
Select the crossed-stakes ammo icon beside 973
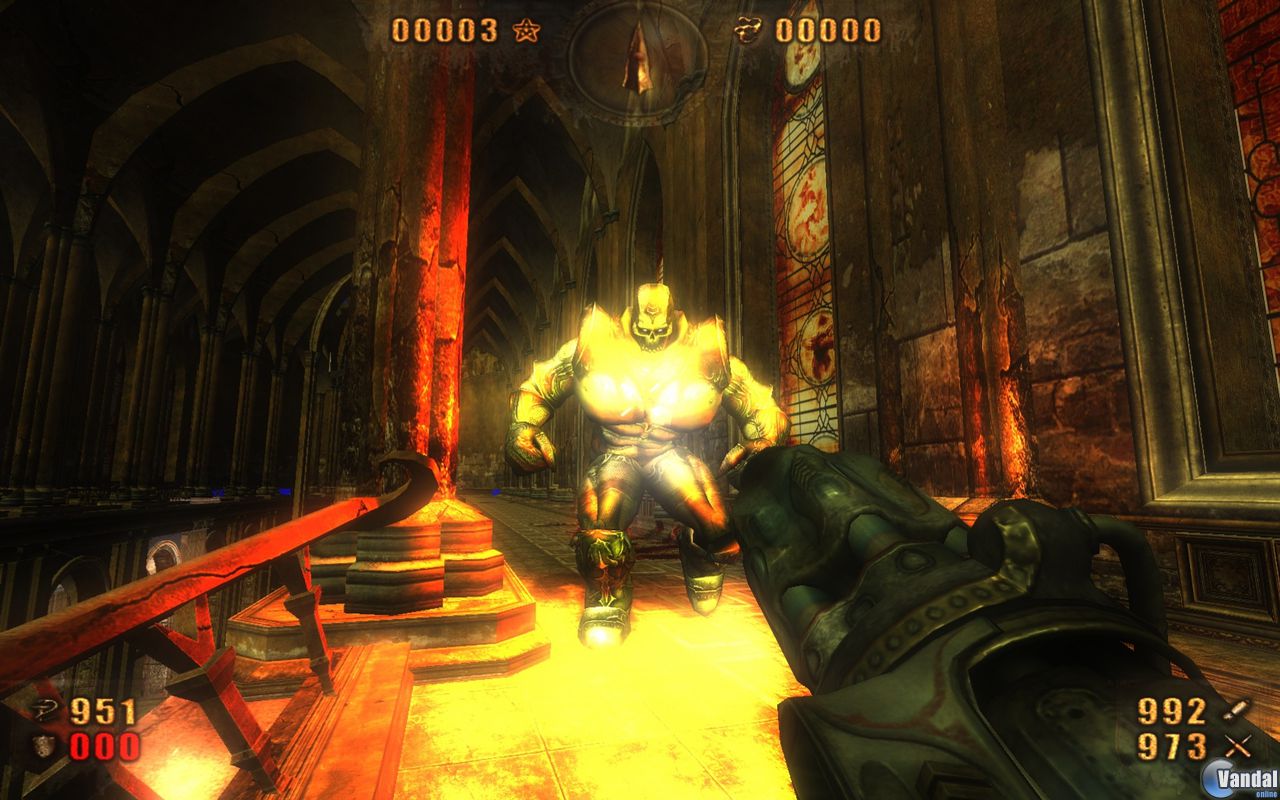[1238, 745]
